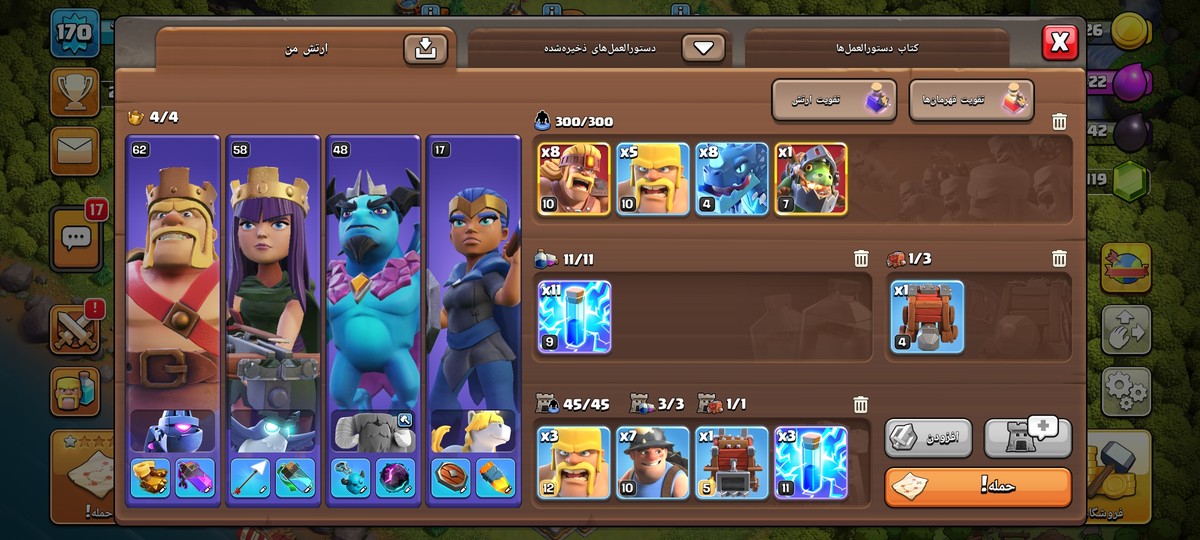
Task: Remove the siege machine with its trash icon
Action: (x=1059, y=259)
